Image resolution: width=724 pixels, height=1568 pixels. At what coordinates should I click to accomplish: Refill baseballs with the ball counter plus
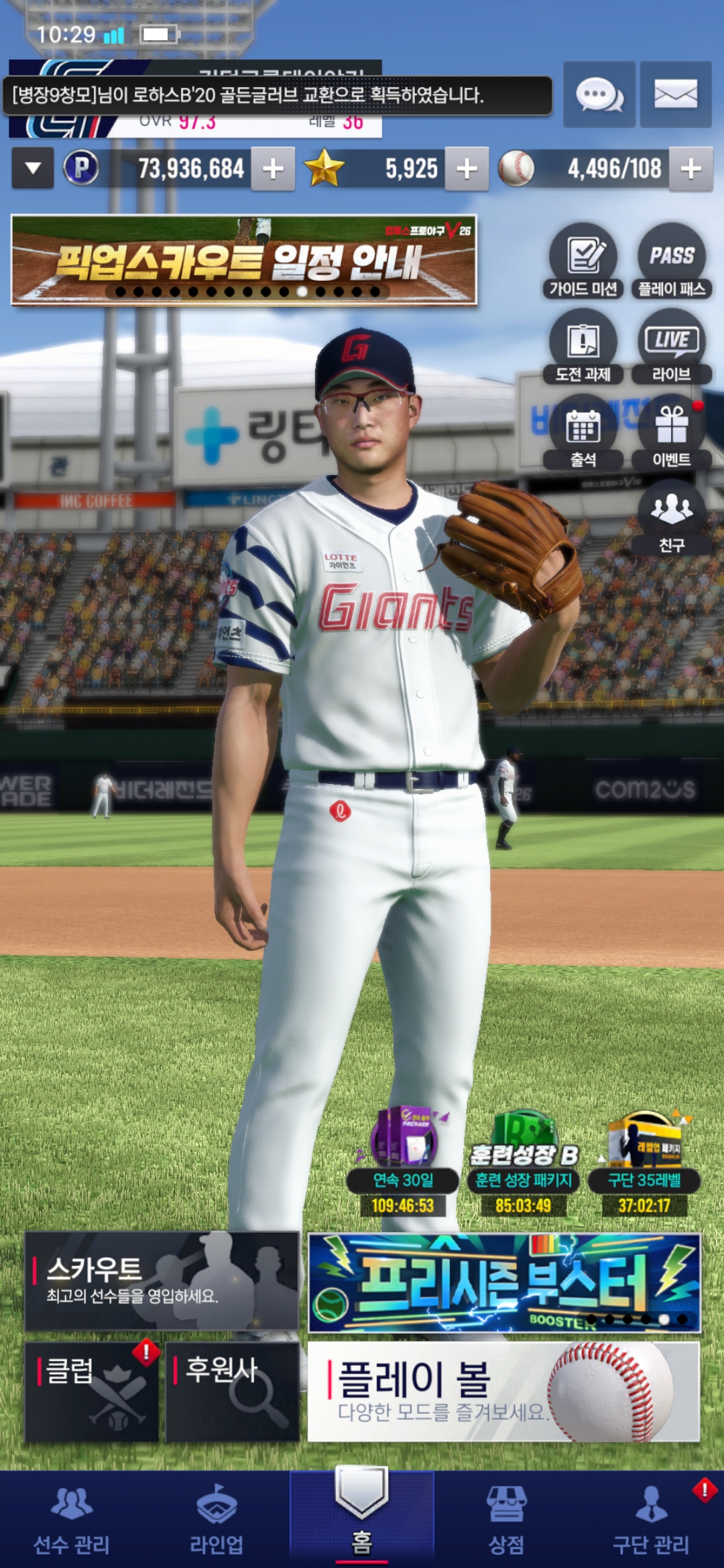(691, 169)
